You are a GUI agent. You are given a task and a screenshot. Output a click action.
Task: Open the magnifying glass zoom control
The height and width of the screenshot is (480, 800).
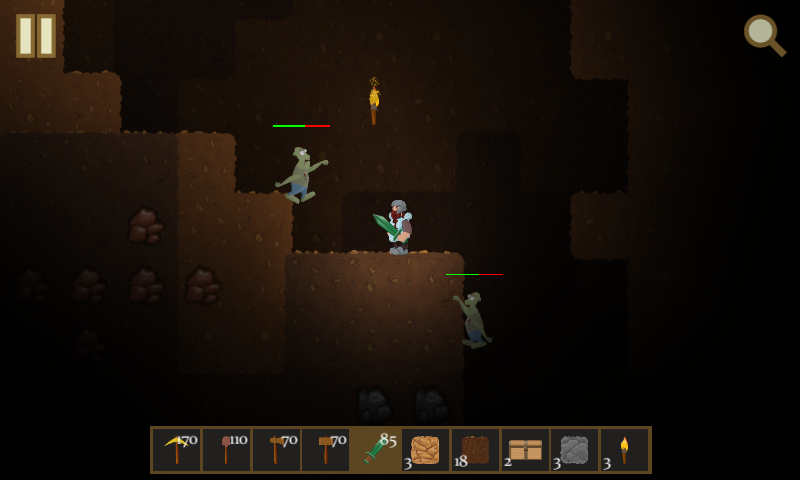pos(763,35)
